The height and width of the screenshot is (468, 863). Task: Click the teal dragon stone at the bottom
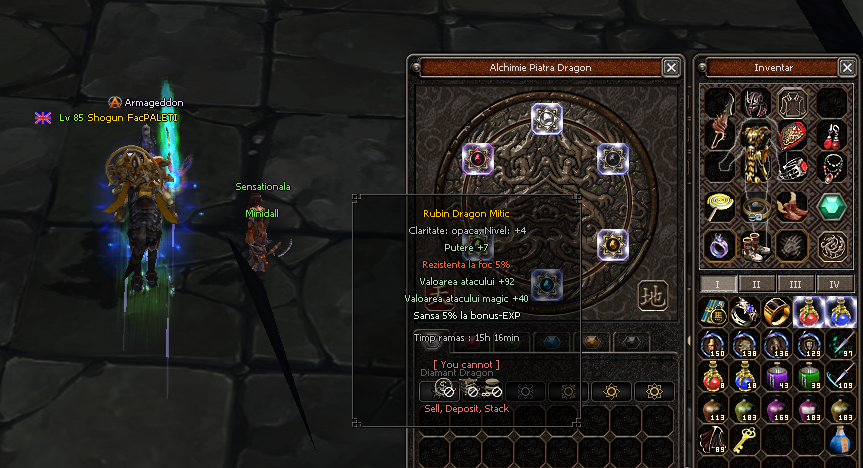tap(546, 285)
